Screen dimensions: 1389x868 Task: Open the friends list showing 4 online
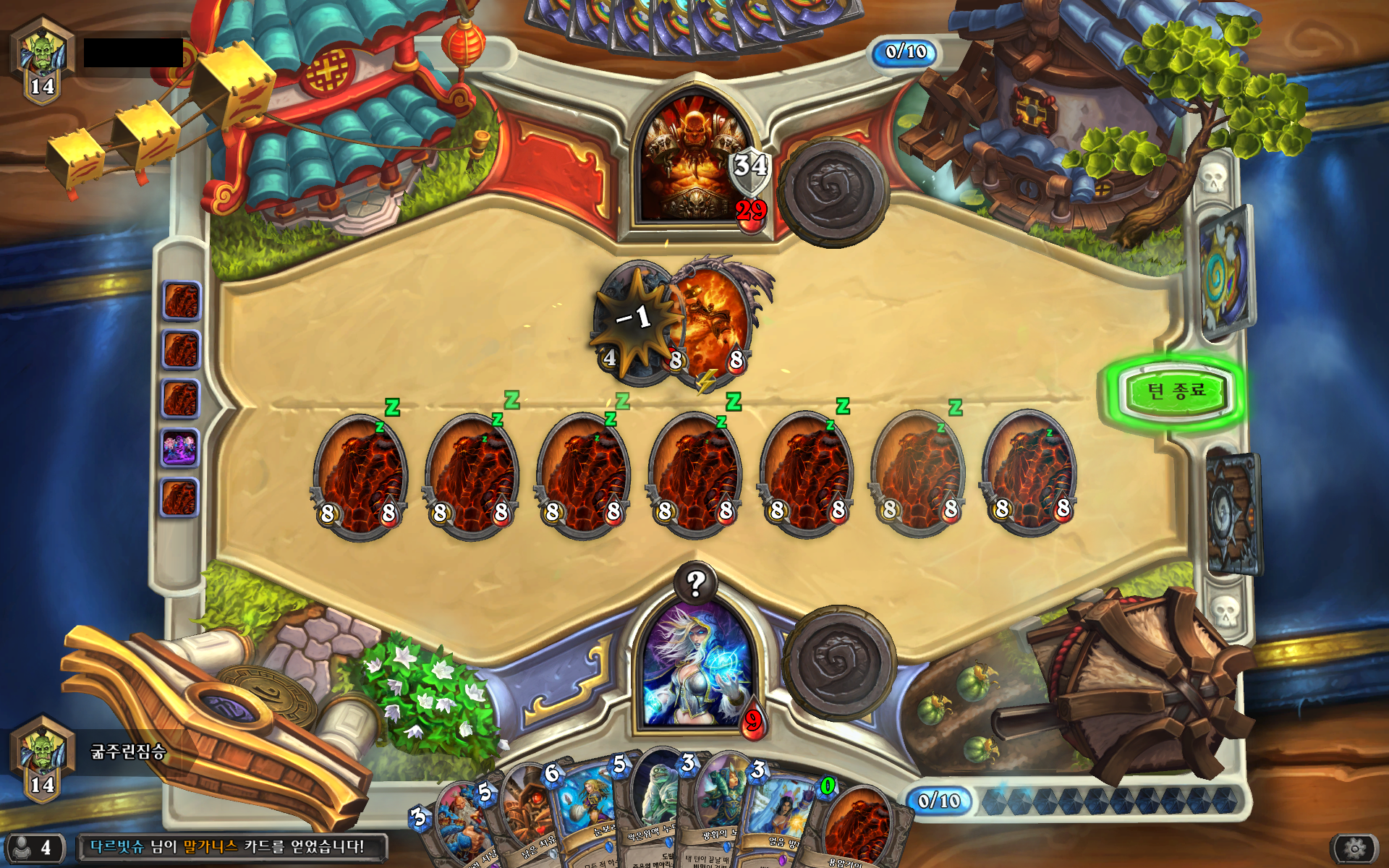click(x=35, y=848)
